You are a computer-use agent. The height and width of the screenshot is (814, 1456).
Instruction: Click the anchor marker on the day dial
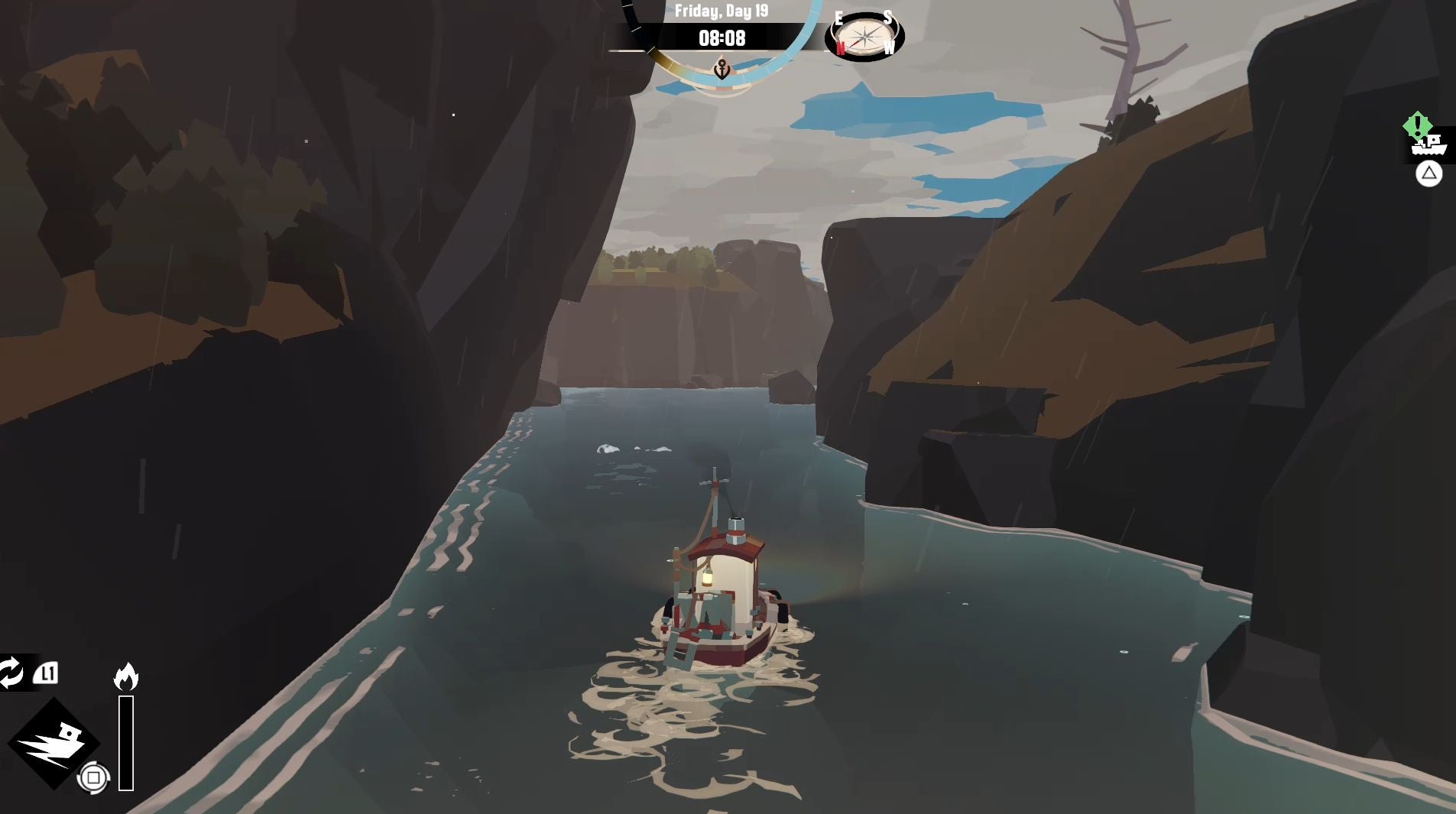tap(722, 70)
